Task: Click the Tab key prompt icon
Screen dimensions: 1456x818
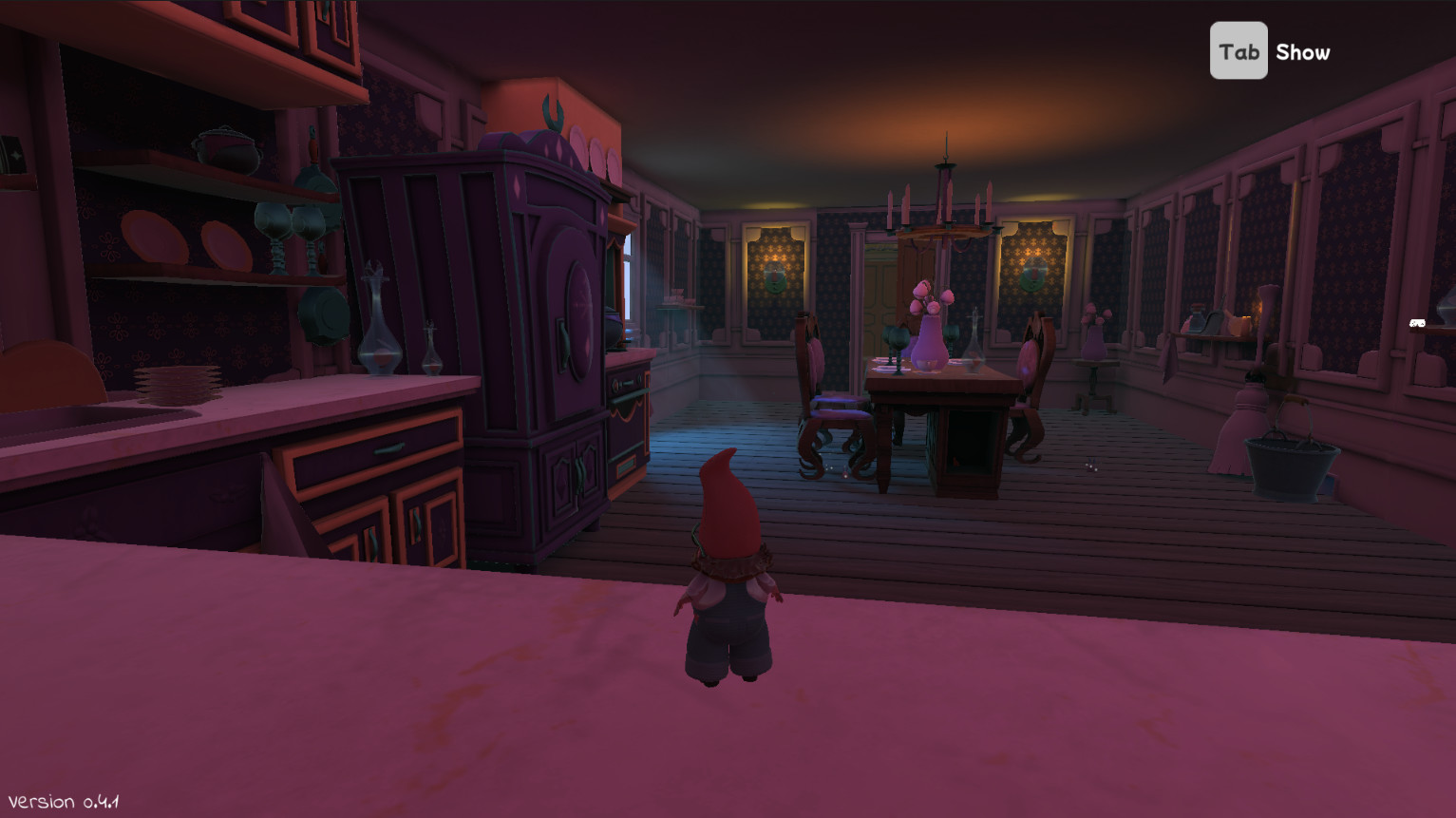Action: [x=1239, y=49]
